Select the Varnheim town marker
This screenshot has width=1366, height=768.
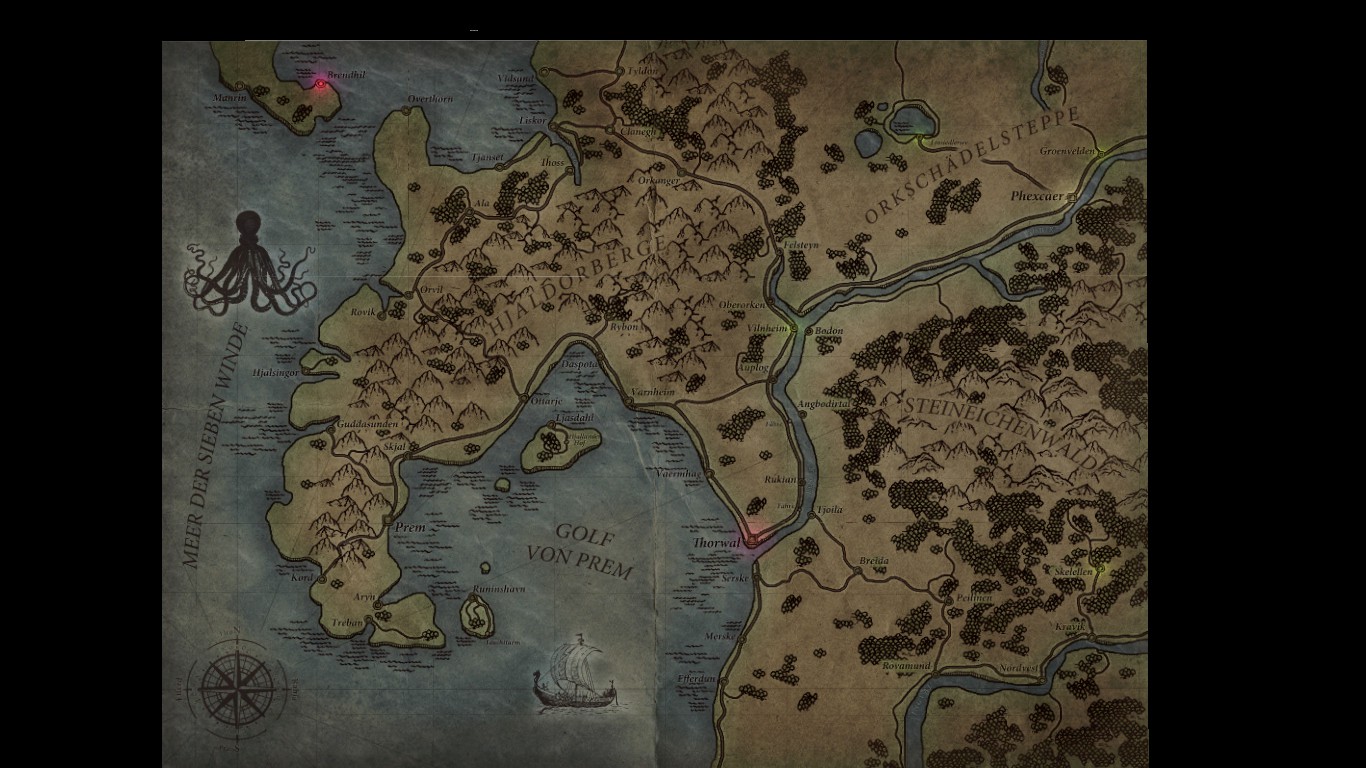tap(629, 400)
